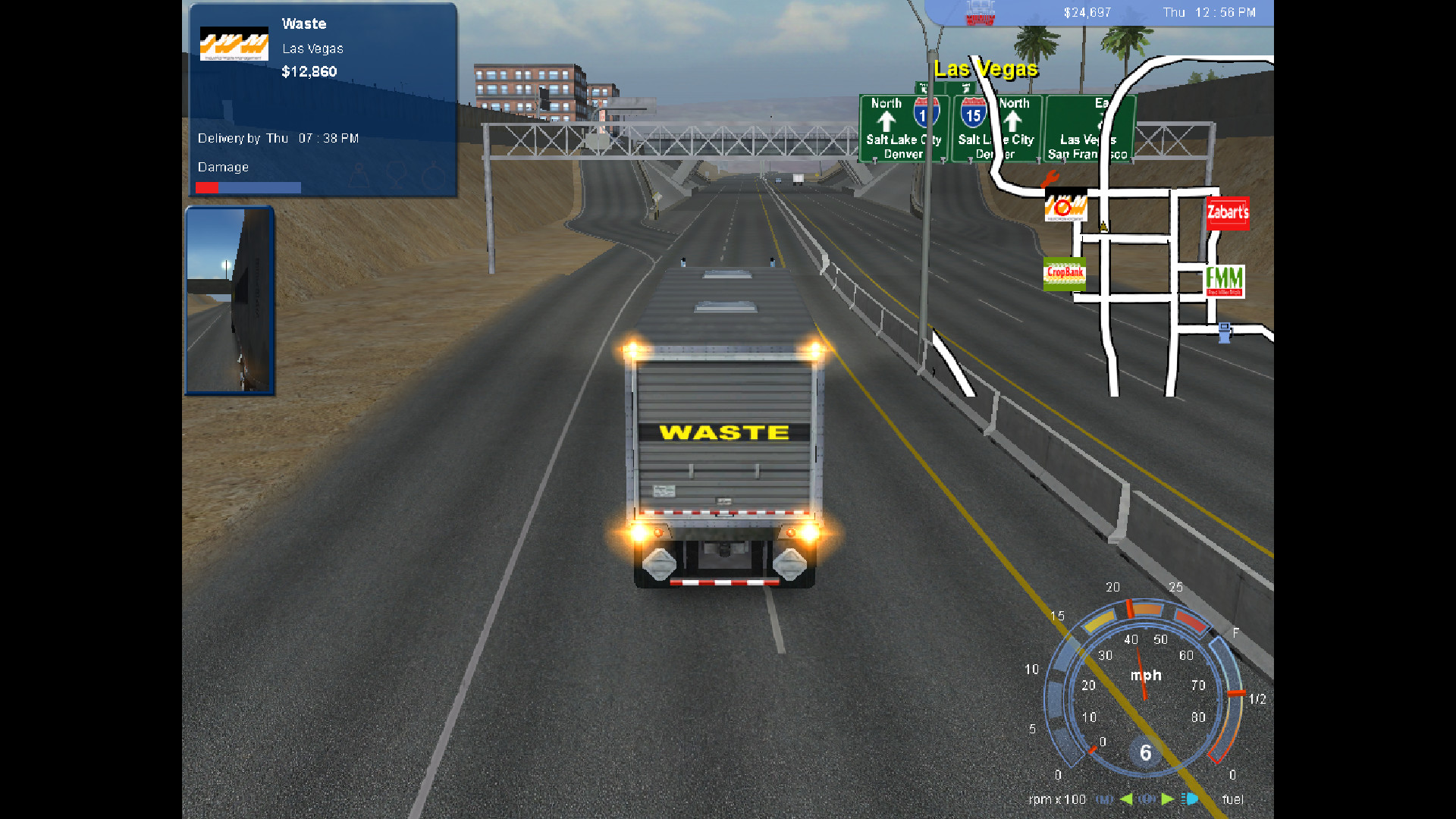Click the side mirror view panel
1456x819 pixels.
pyautogui.click(x=230, y=300)
